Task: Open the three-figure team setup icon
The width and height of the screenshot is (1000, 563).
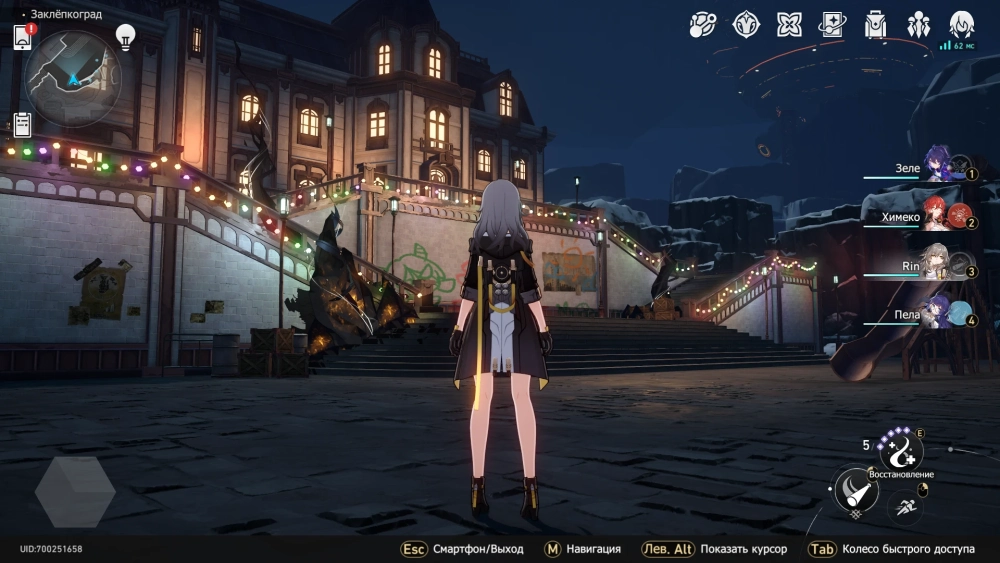Action: (x=918, y=24)
